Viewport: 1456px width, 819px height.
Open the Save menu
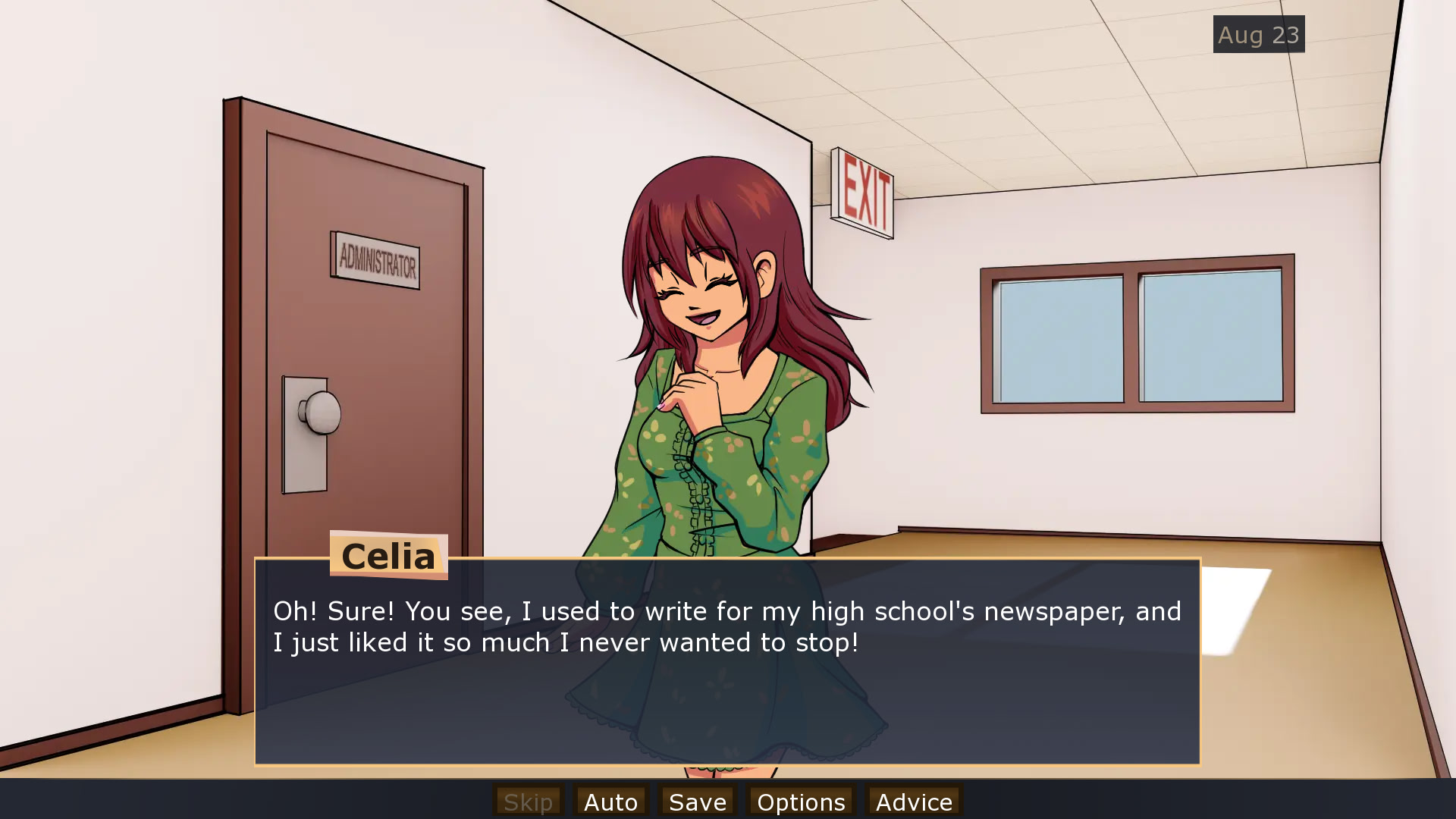[698, 802]
